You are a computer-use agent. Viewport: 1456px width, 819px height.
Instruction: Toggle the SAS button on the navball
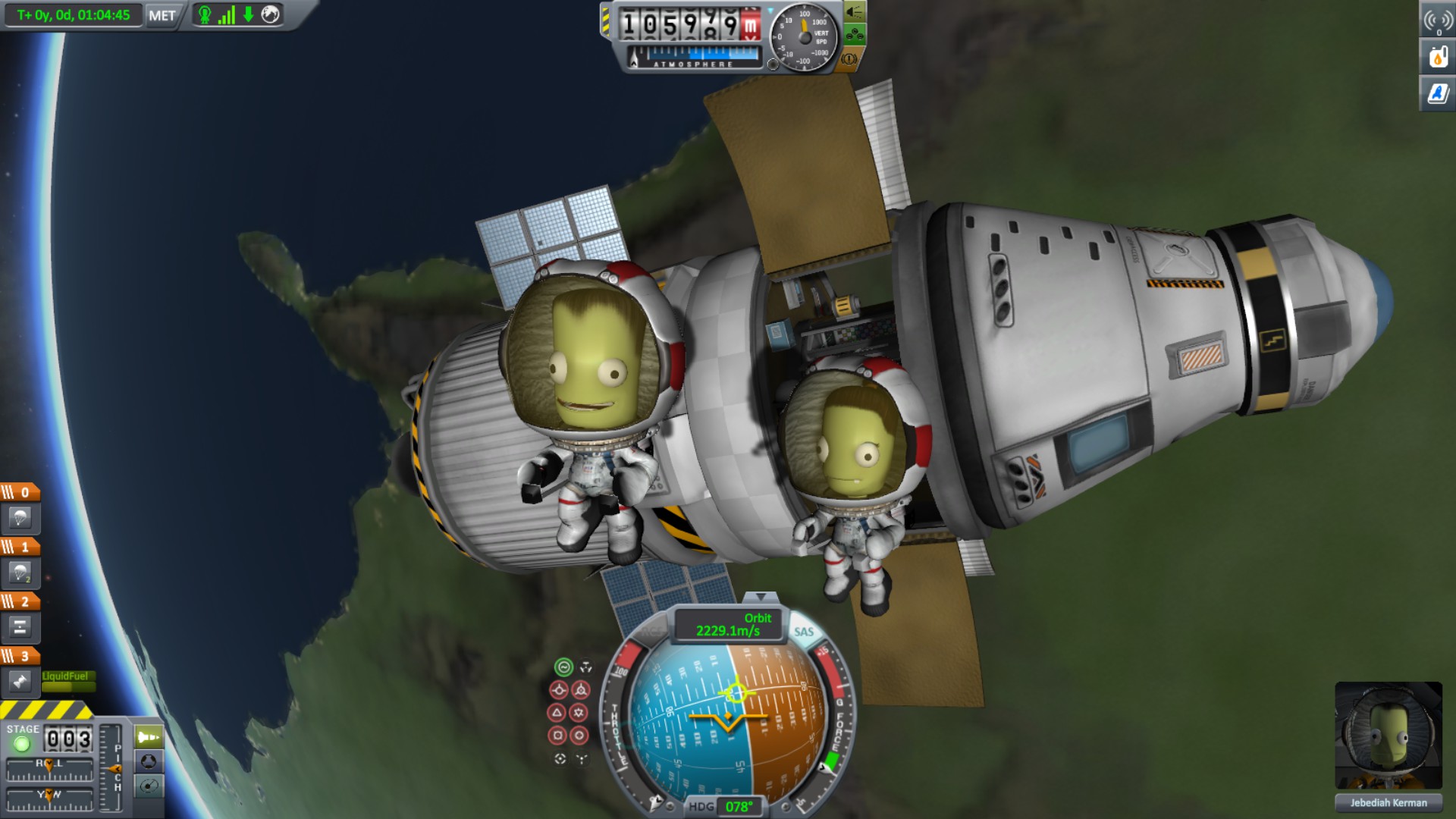click(803, 632)
